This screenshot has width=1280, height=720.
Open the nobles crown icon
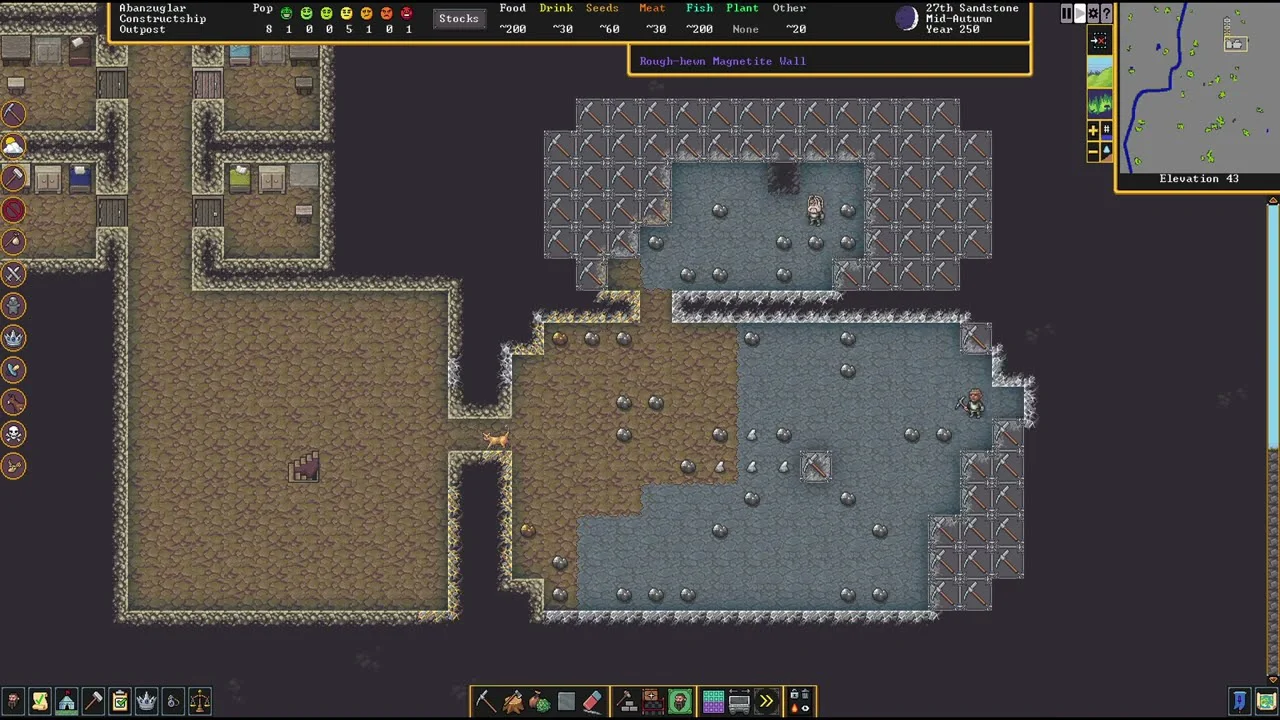(147, 702)
